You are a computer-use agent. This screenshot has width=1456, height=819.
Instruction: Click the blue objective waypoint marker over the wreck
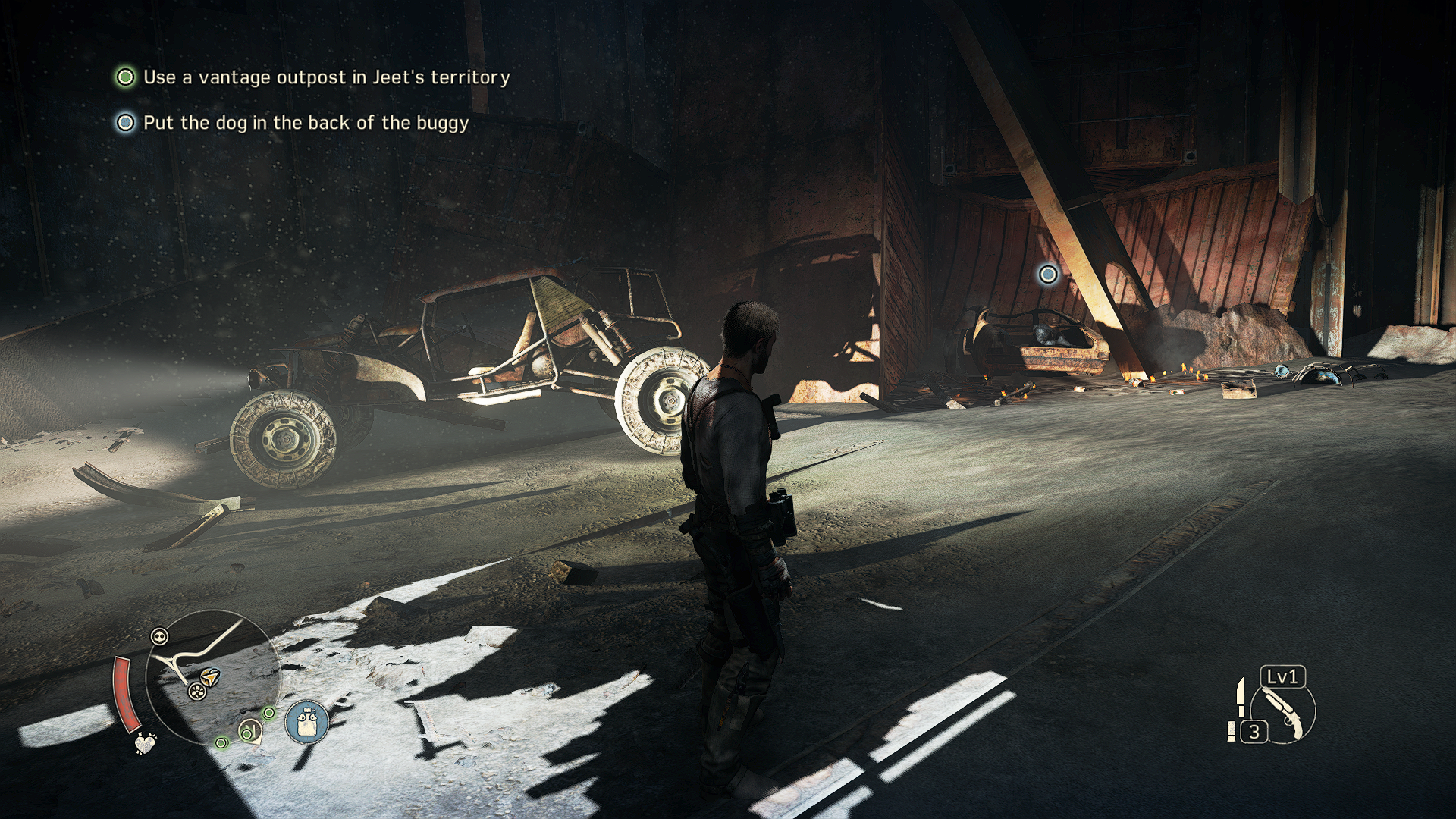click(1048, 274)
